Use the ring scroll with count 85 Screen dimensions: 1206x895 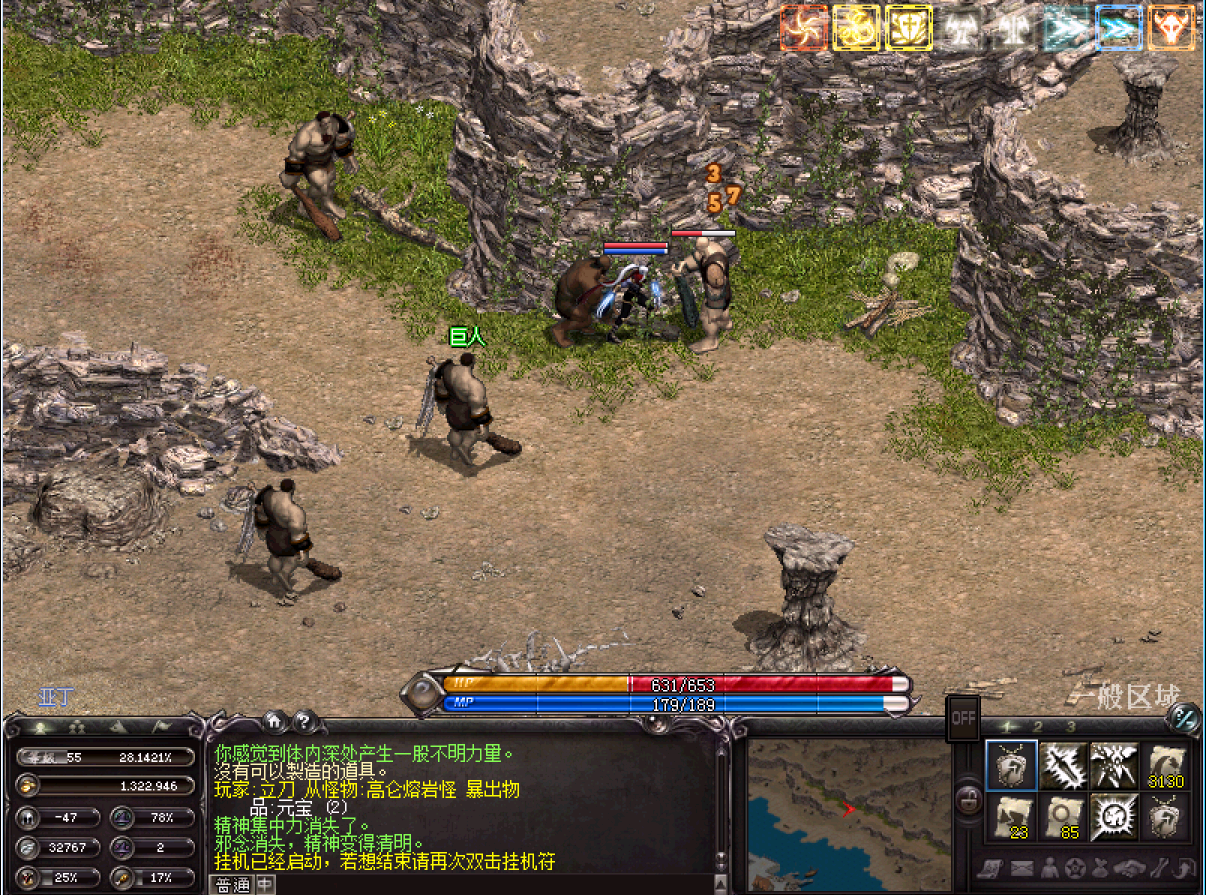1063,817
